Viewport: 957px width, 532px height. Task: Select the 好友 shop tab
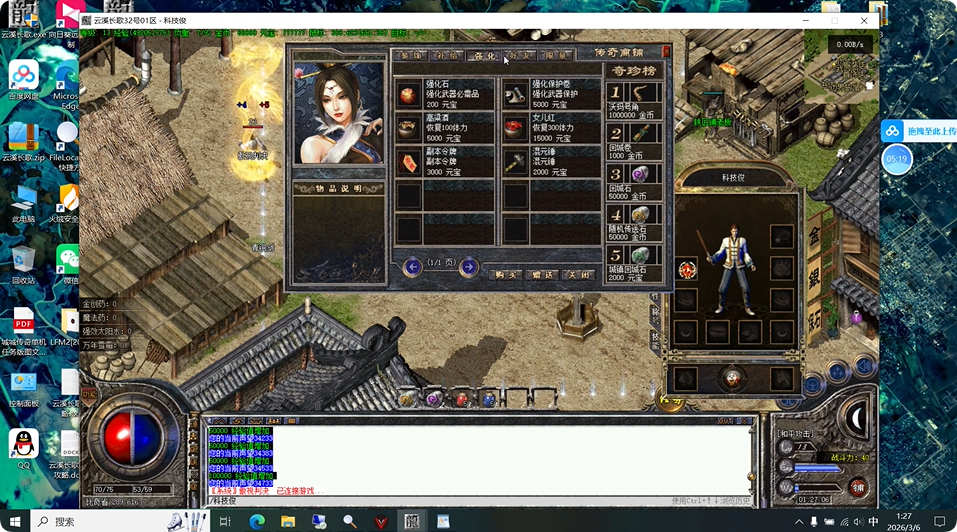(520, 56)
